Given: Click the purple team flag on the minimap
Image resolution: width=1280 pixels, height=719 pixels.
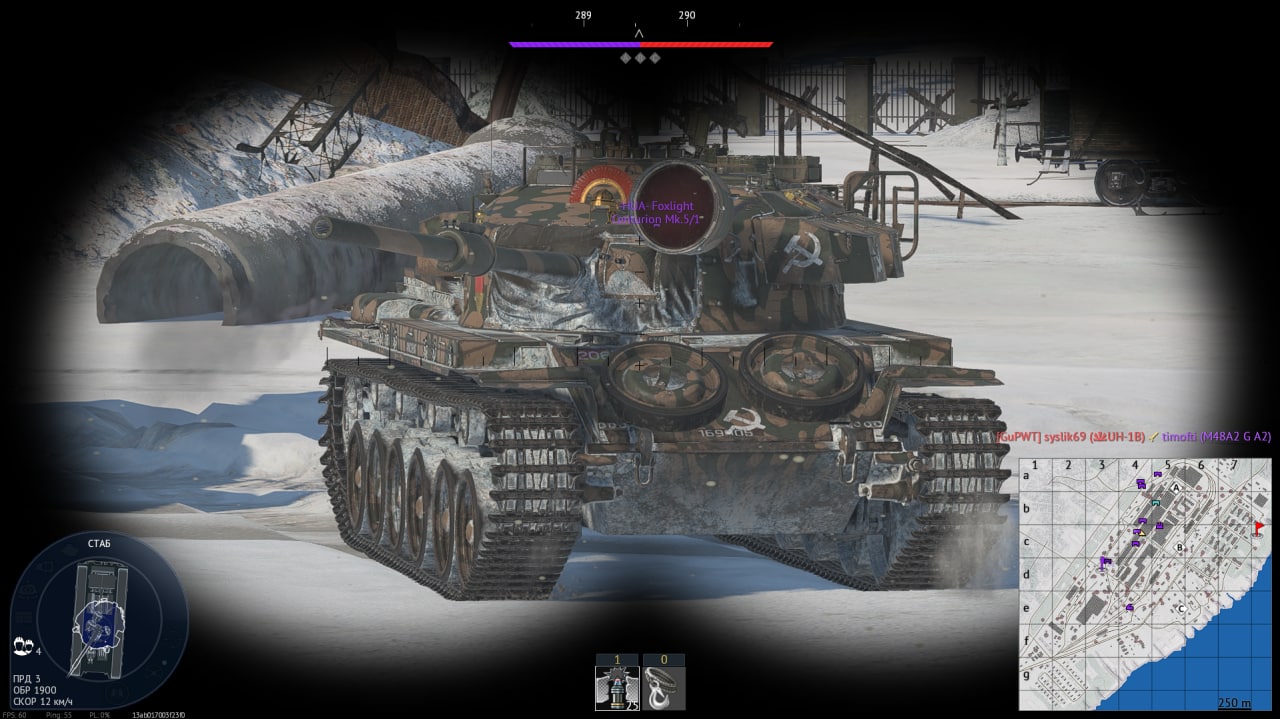Looking at the screenshot, I should tap(1104, 562).
